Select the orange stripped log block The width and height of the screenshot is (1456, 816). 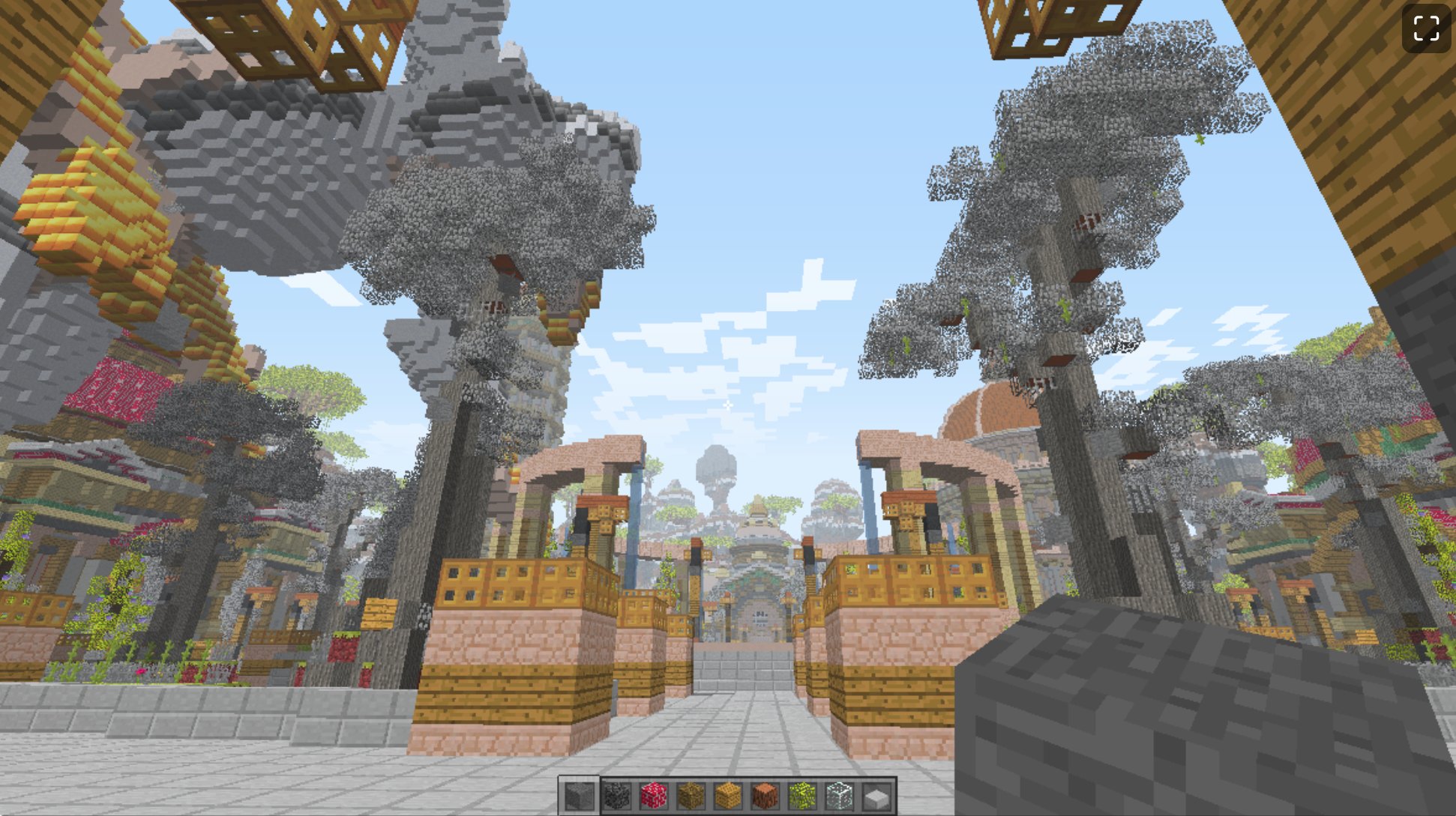(766, 797)
